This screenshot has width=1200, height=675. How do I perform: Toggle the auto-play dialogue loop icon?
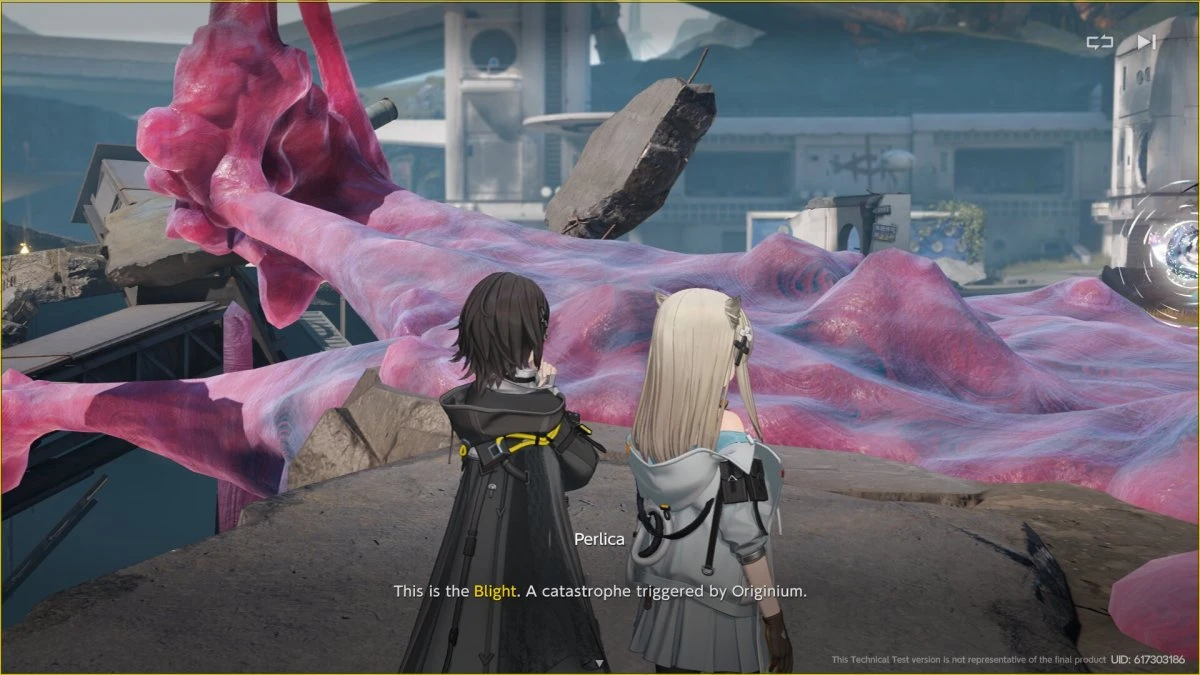pos(1099,42)
